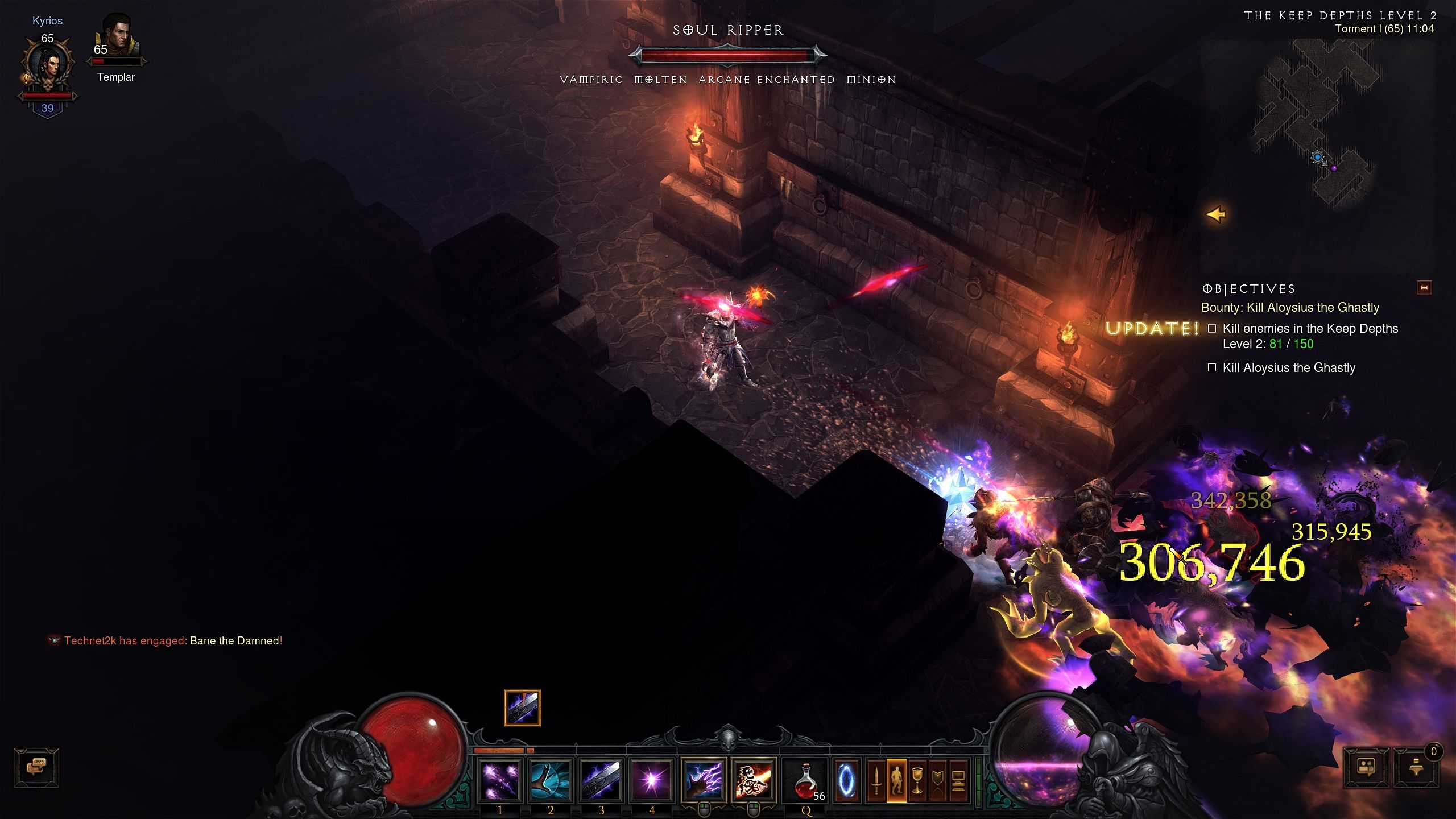Screen dimensions: 1456x819
Task: Collapse the Objectives tracker panel
Action: click(1424, 288)
